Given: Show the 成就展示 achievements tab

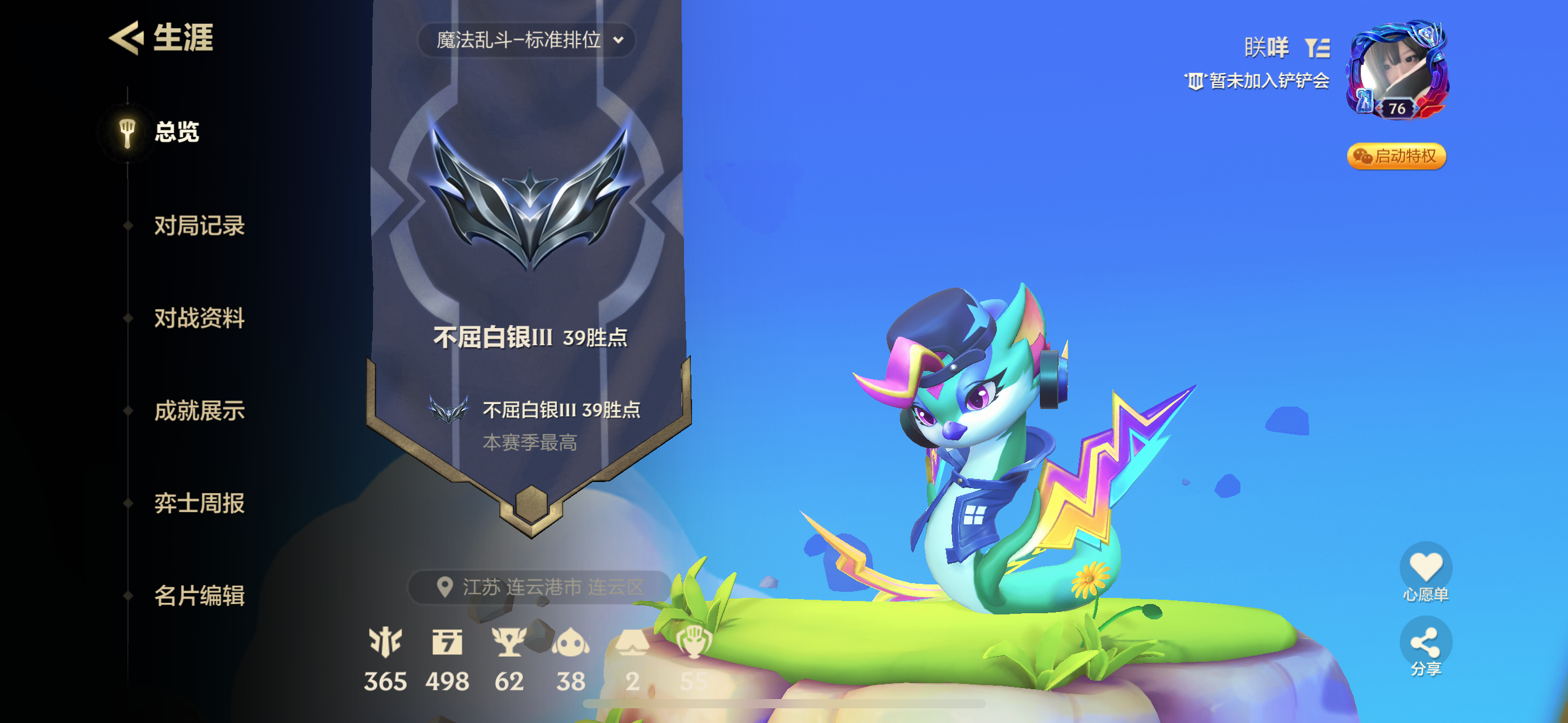Looking at the screenshot, I should pos(199,411).
